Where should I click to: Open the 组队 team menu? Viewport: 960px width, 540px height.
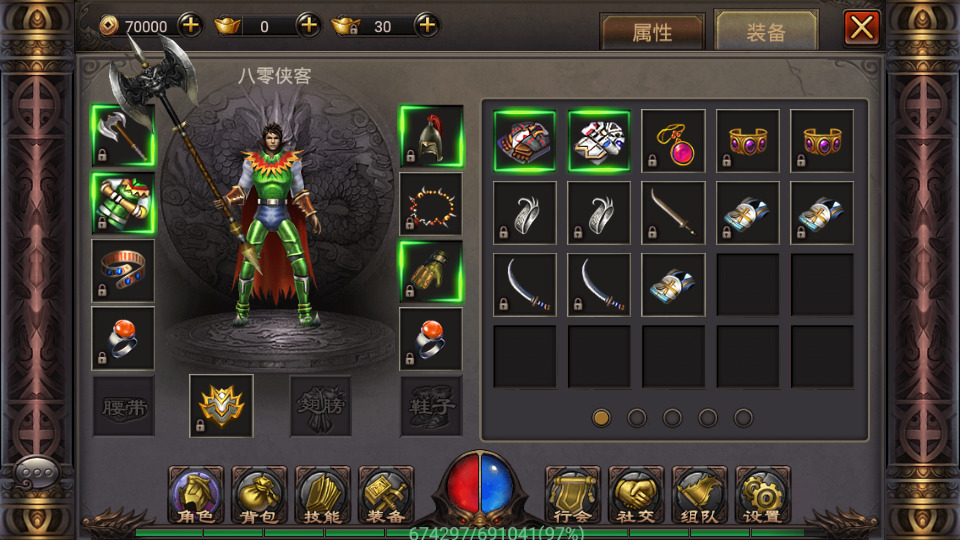click(x=700, y=495)
